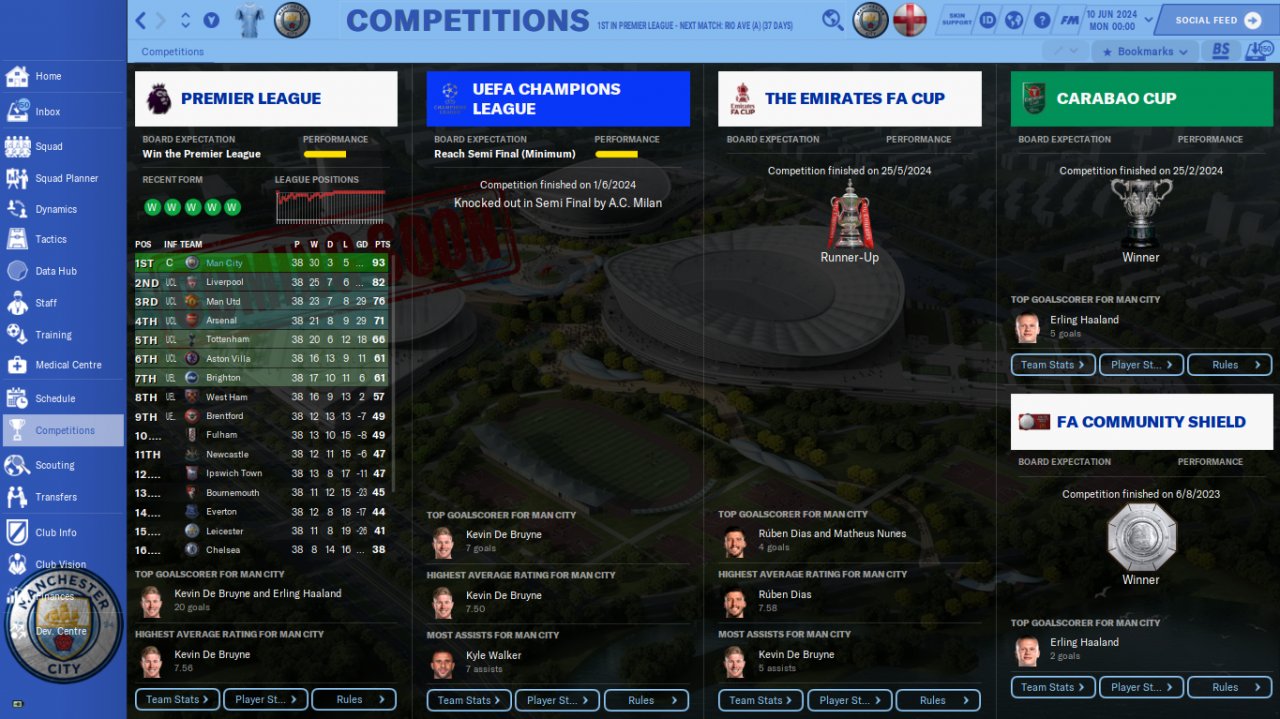Go back with the left arrow
Image resolution: width=1280 pixels, height=719 pixels.
(141, 20)
